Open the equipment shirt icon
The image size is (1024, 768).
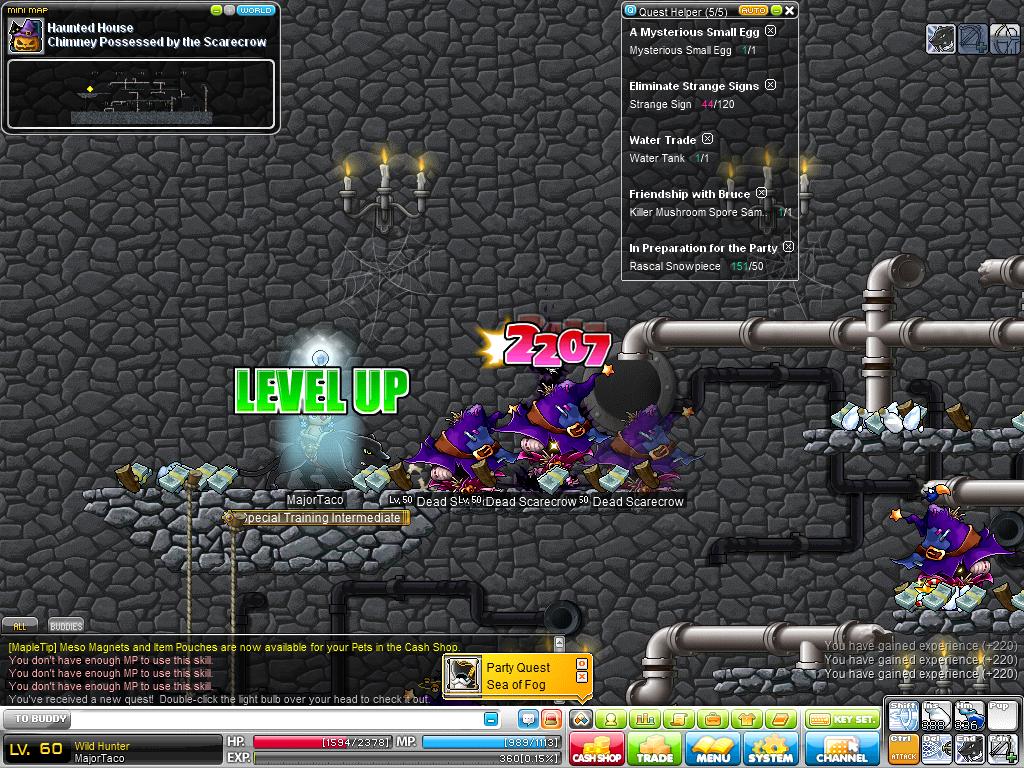pos(745,719)
